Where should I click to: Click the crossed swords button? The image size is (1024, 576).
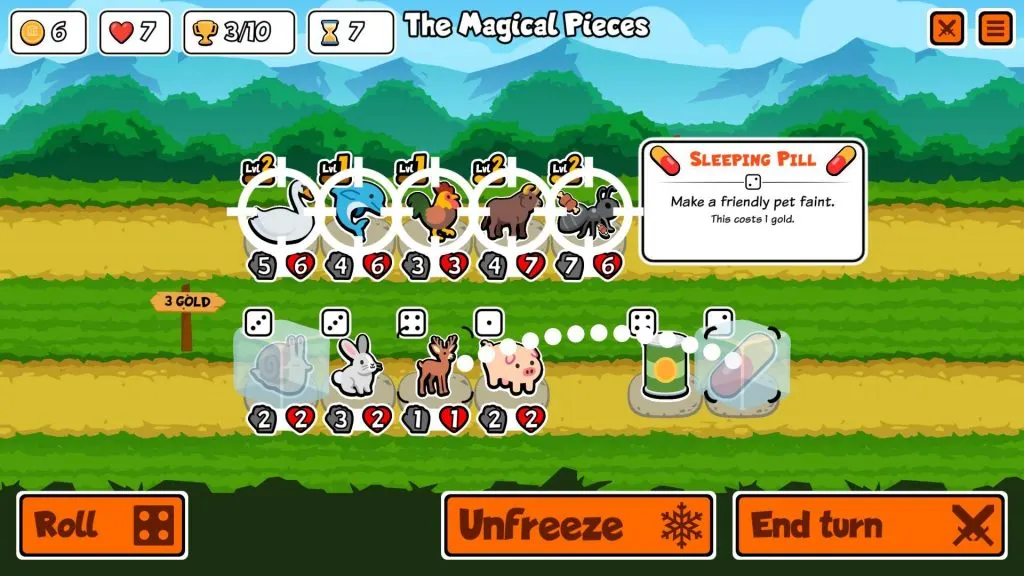[x=946, y=28]
